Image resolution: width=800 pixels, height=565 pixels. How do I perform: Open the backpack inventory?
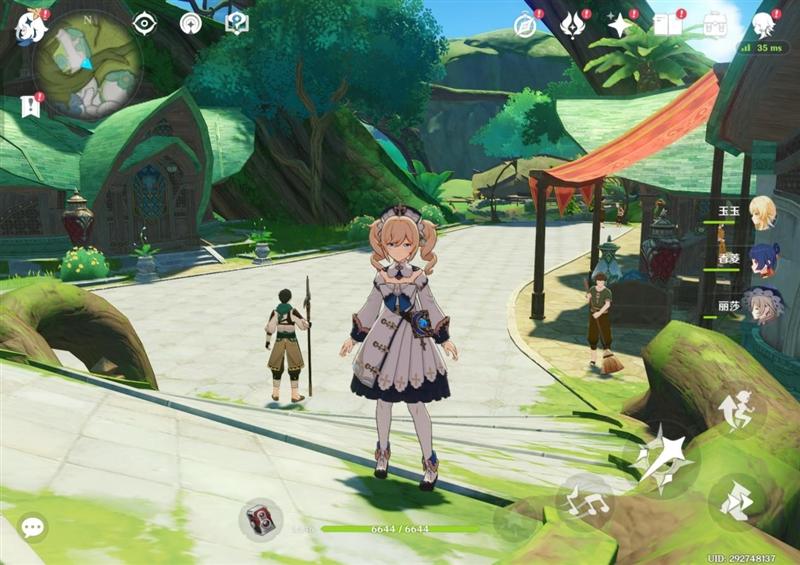pyautogui.click(x=715, y=25)
